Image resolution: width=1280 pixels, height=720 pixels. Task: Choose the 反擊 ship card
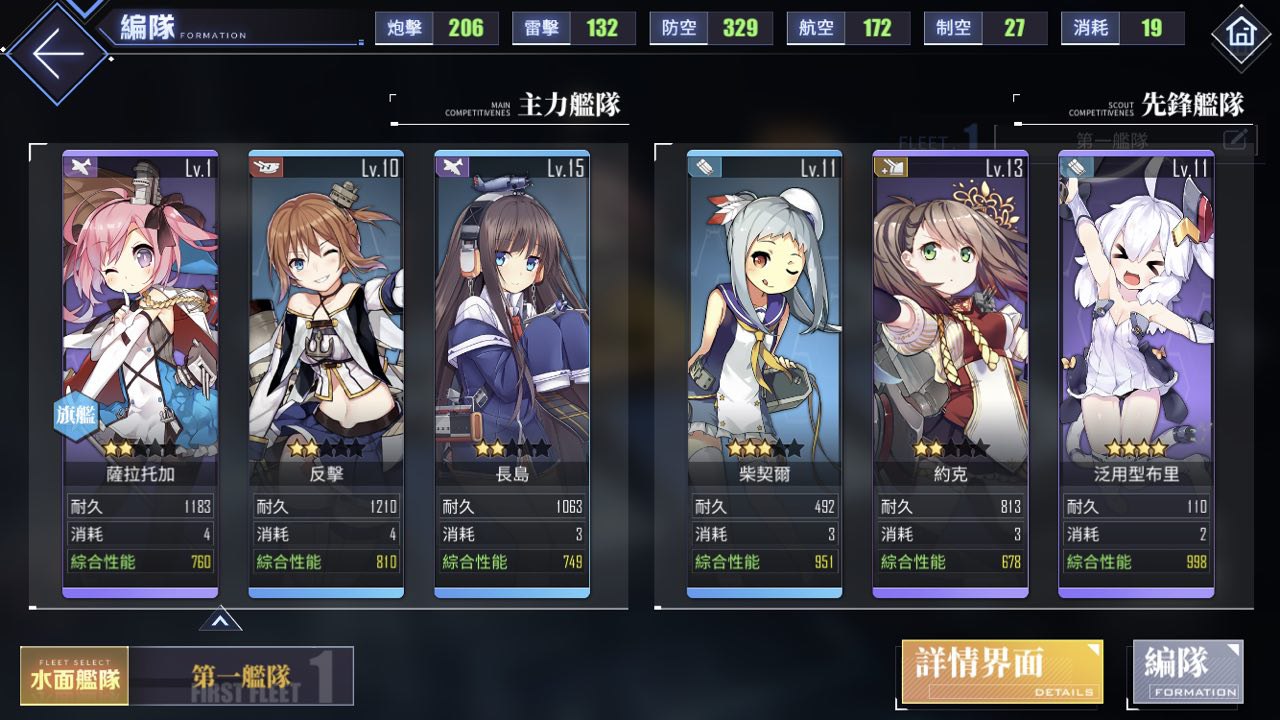326,320
